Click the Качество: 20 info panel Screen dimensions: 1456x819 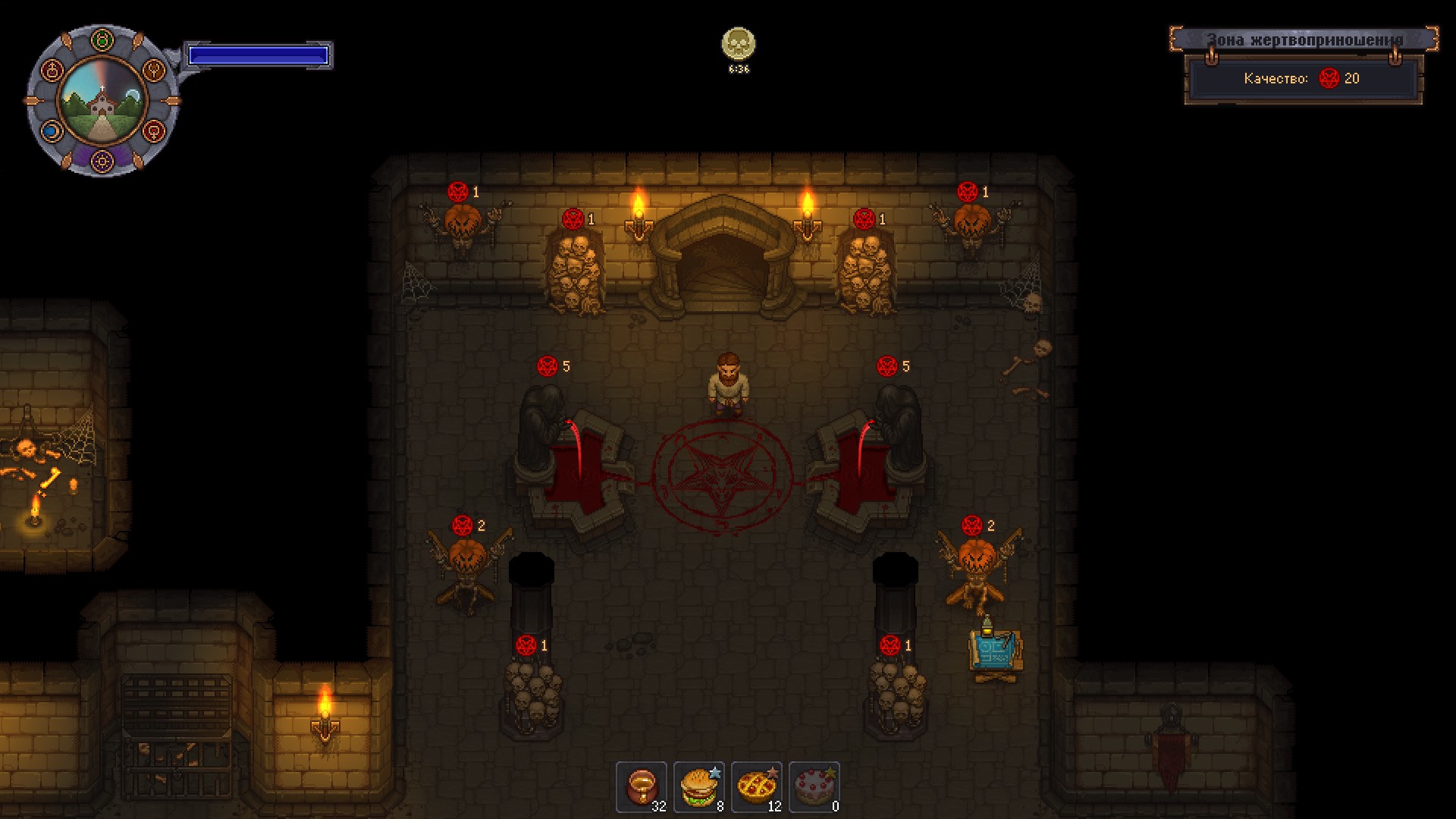pos(1302,78)
